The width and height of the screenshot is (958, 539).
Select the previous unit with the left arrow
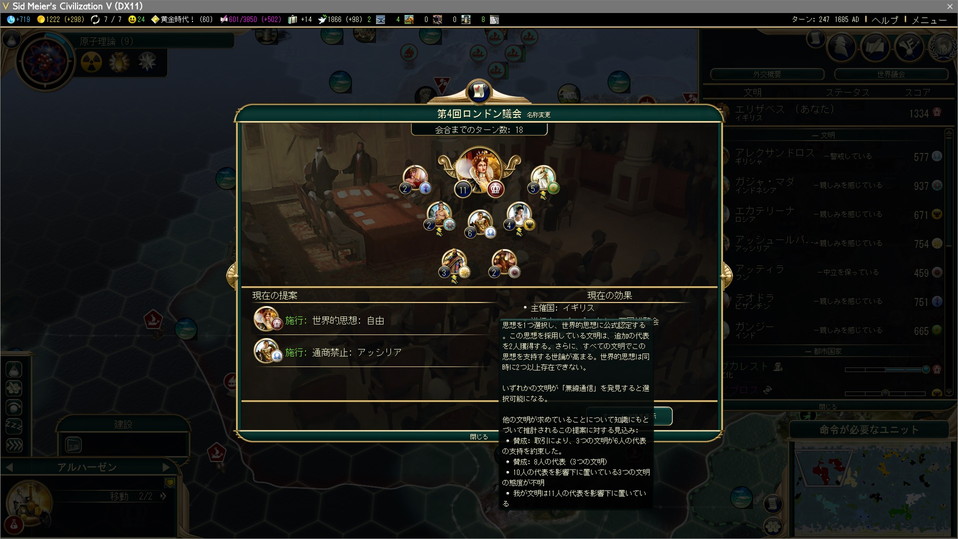[x=10, y=467]
